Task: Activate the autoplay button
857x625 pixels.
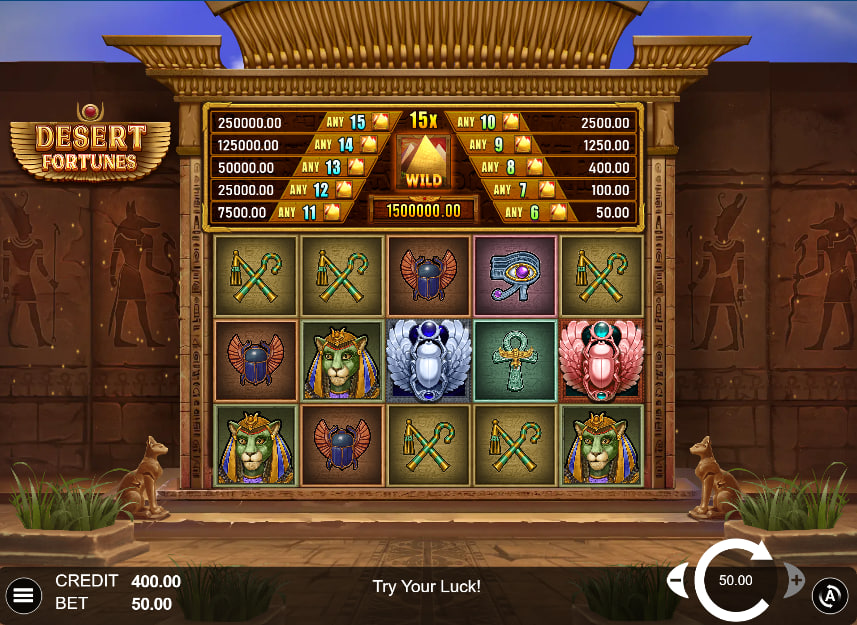Action: click(x=829, y=596)
